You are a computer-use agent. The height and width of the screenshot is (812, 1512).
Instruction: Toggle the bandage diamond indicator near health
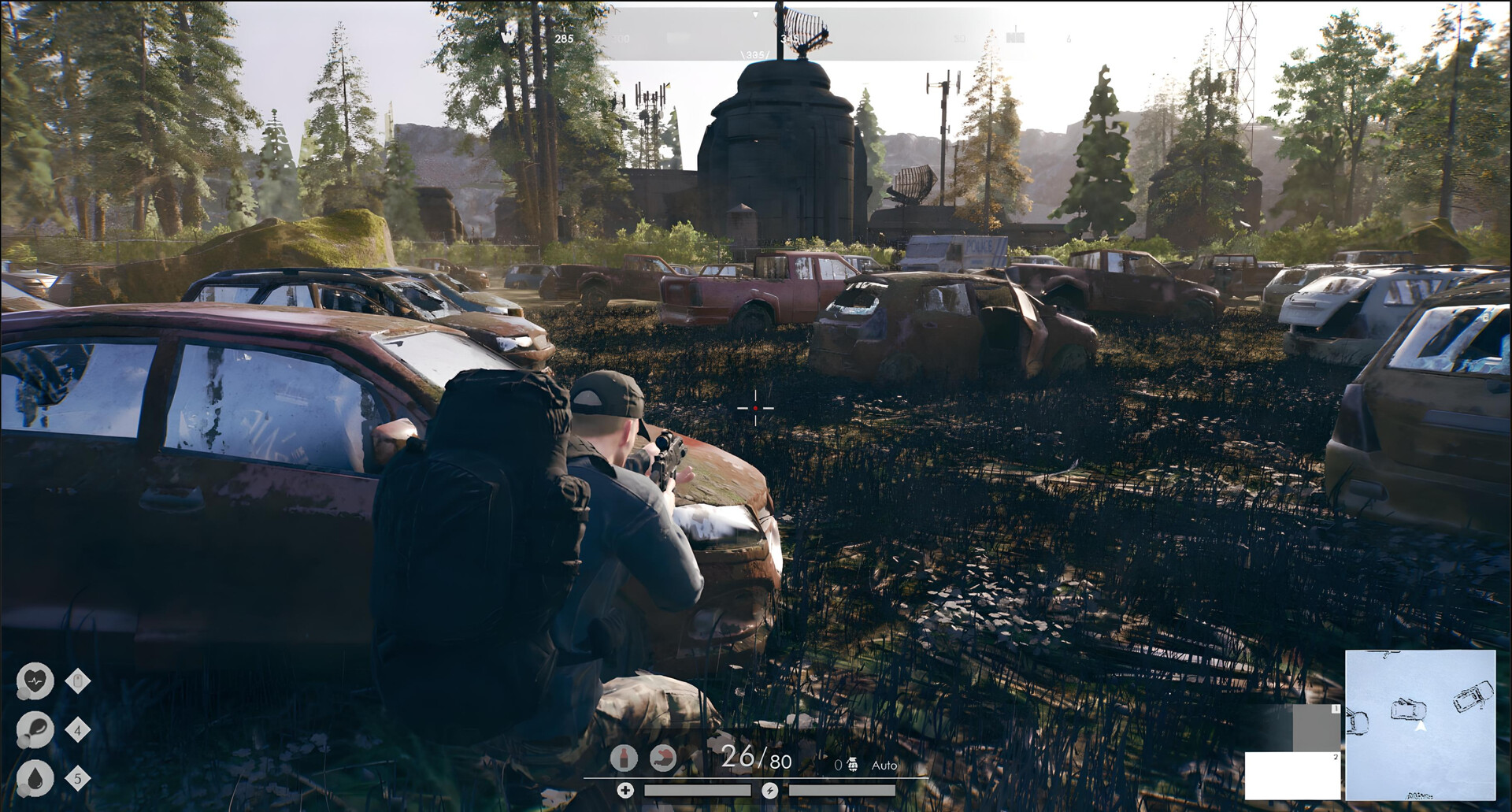[78, 680]
